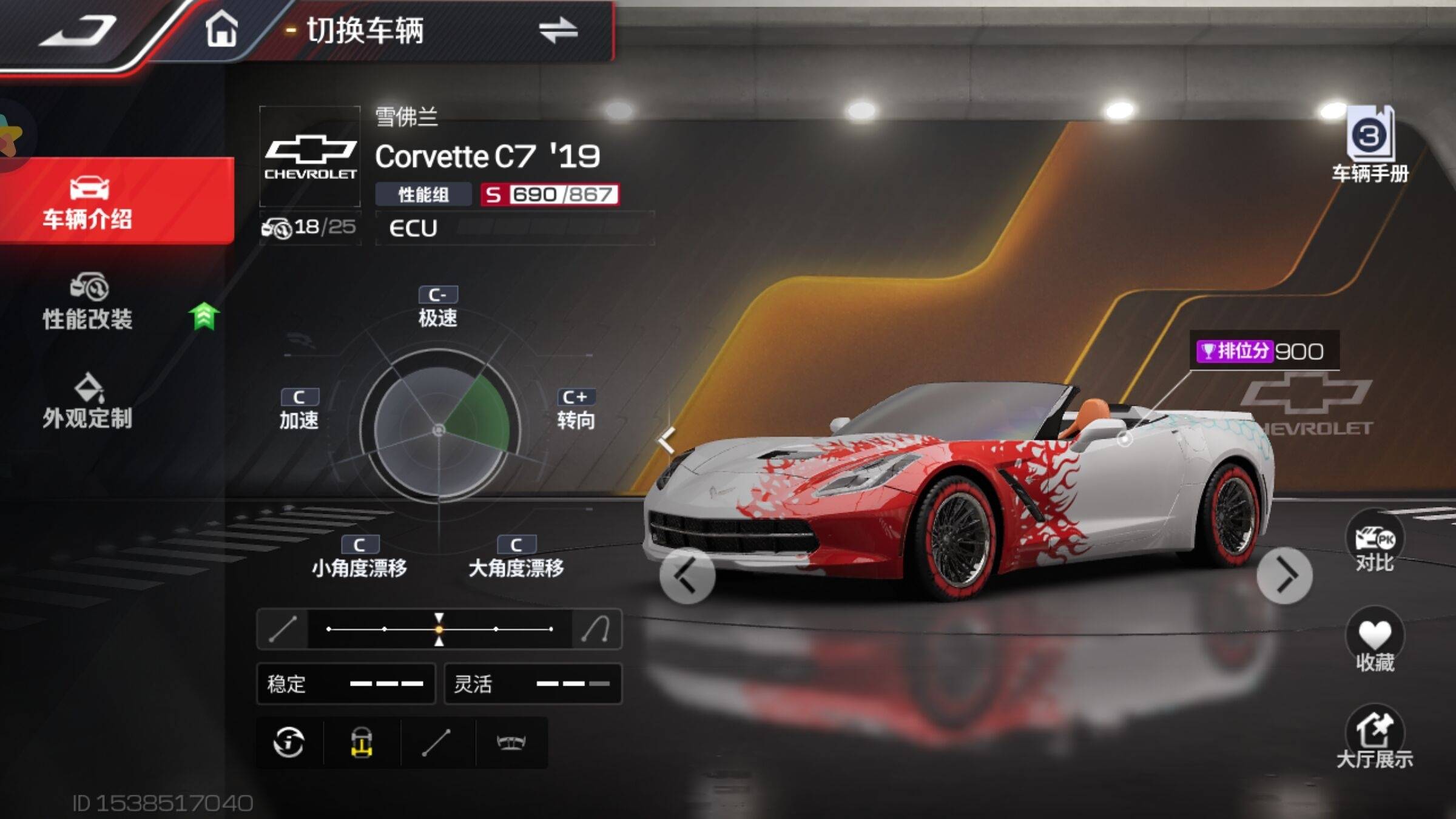This screenshot has height=819, width=1456.
Task: Adjust the handling tuning slider marker
Action: pos(439,629)
